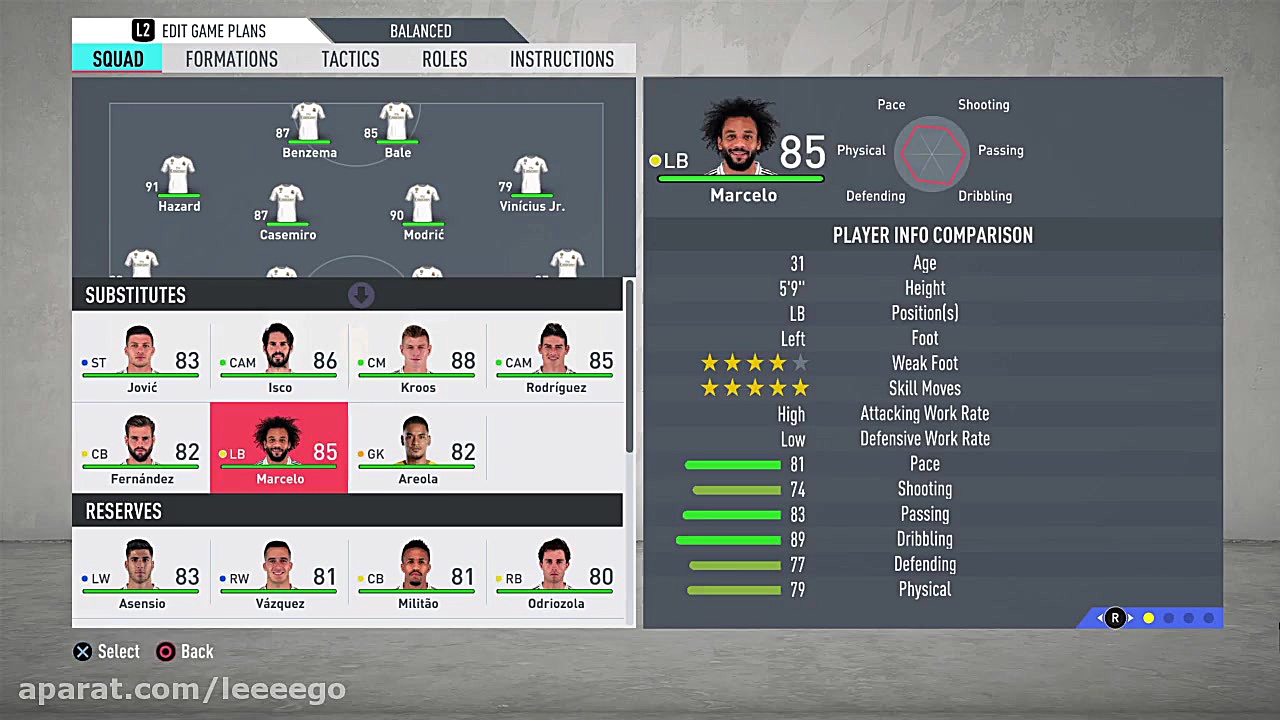Open the Tactics tab

coord(350,59)
